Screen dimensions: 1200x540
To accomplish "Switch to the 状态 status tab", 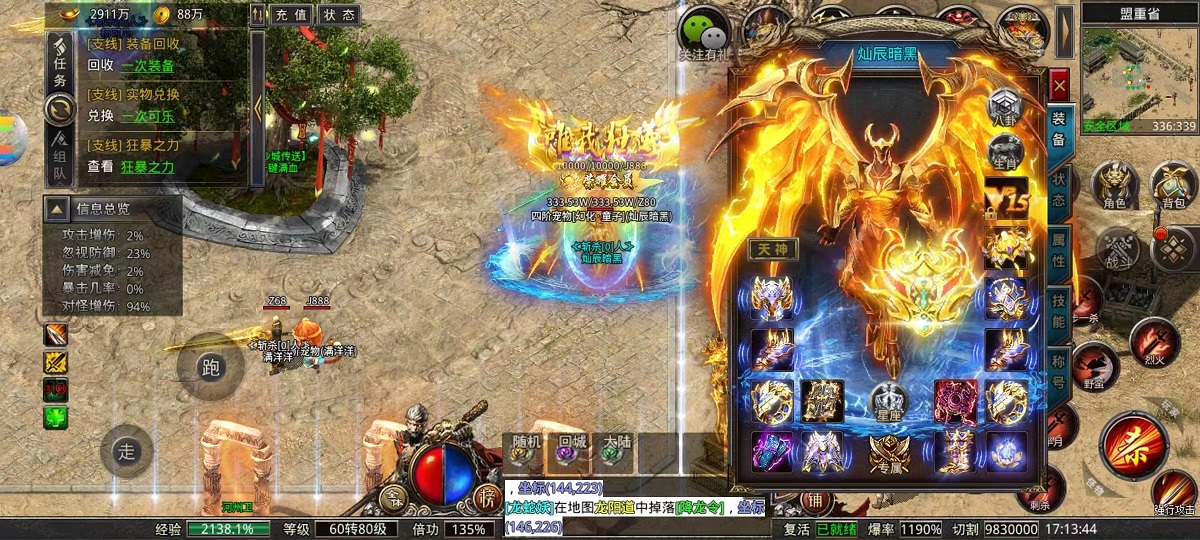I will 1059,189.
